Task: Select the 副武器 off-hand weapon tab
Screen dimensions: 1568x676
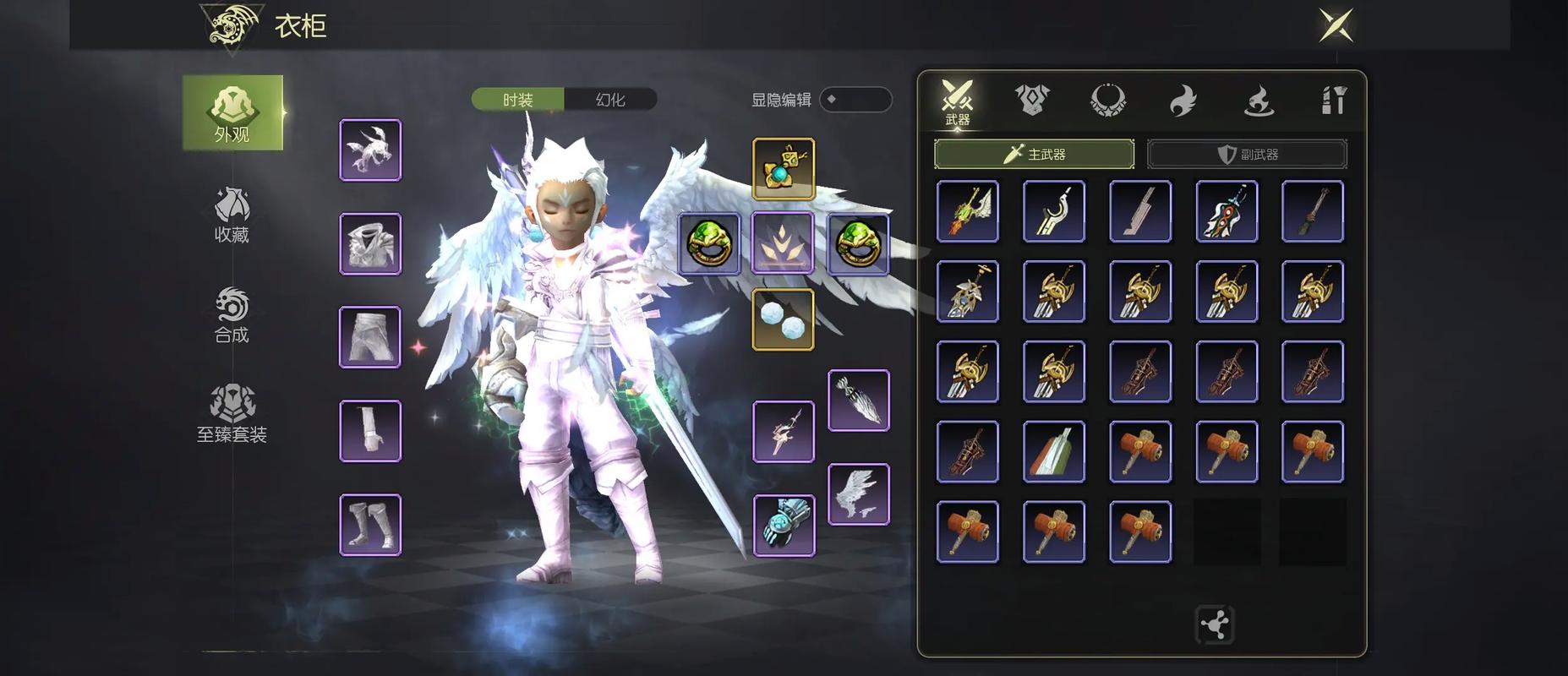Action: [1247, 154]
